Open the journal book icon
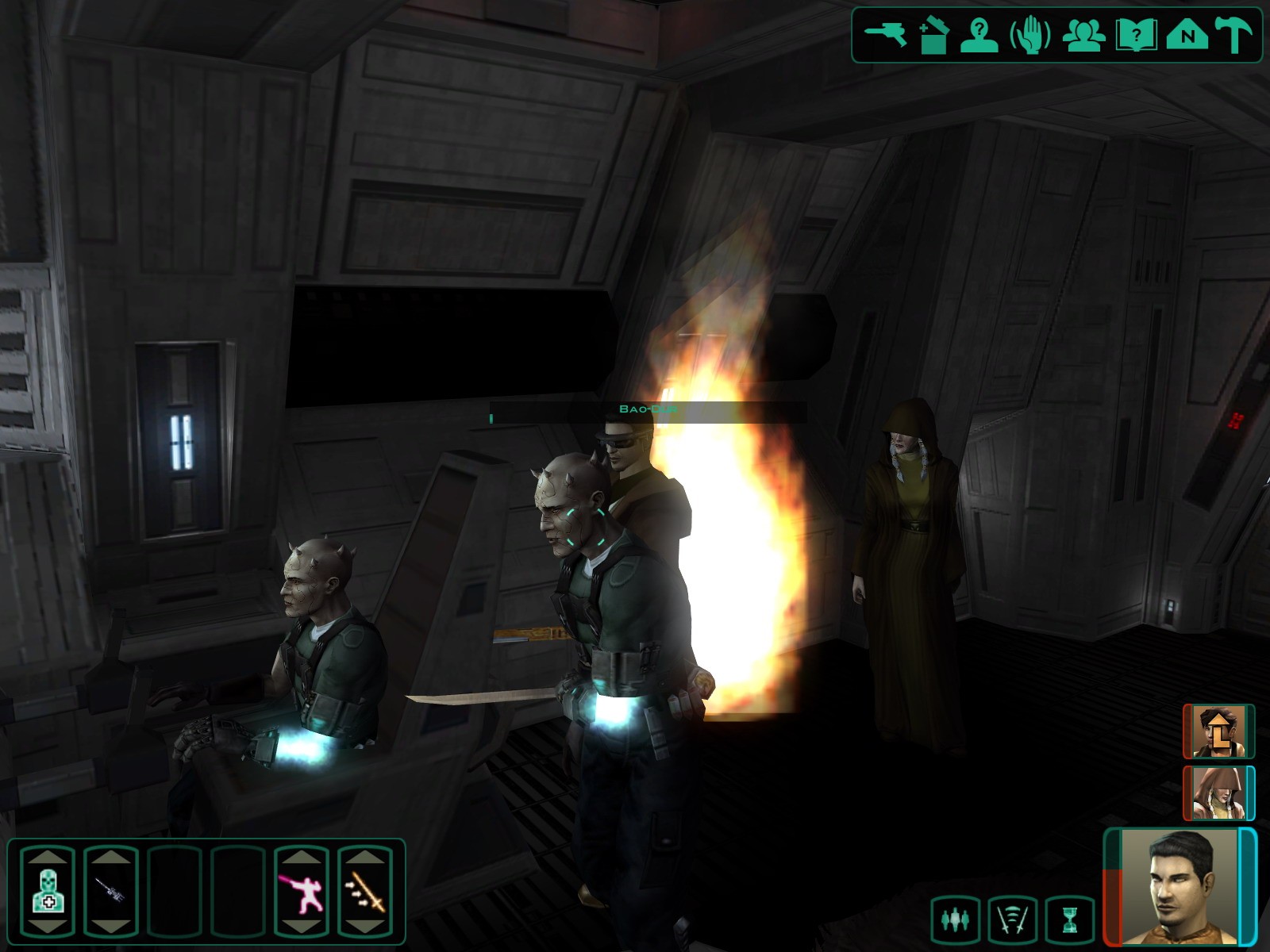The width and height of the screenshot is (1270, 952). 1136,36
